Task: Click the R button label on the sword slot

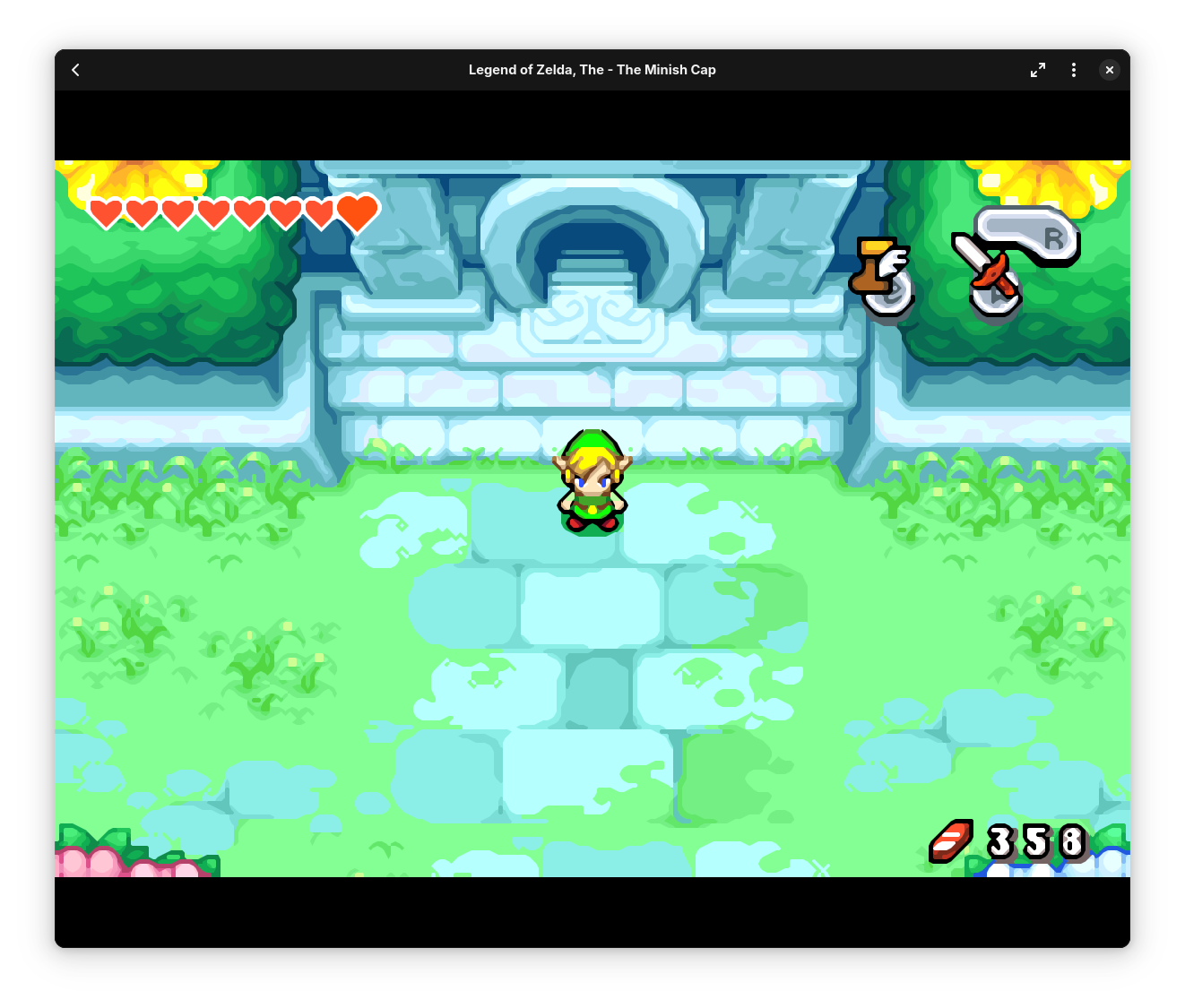Action: click(1053, 238)
